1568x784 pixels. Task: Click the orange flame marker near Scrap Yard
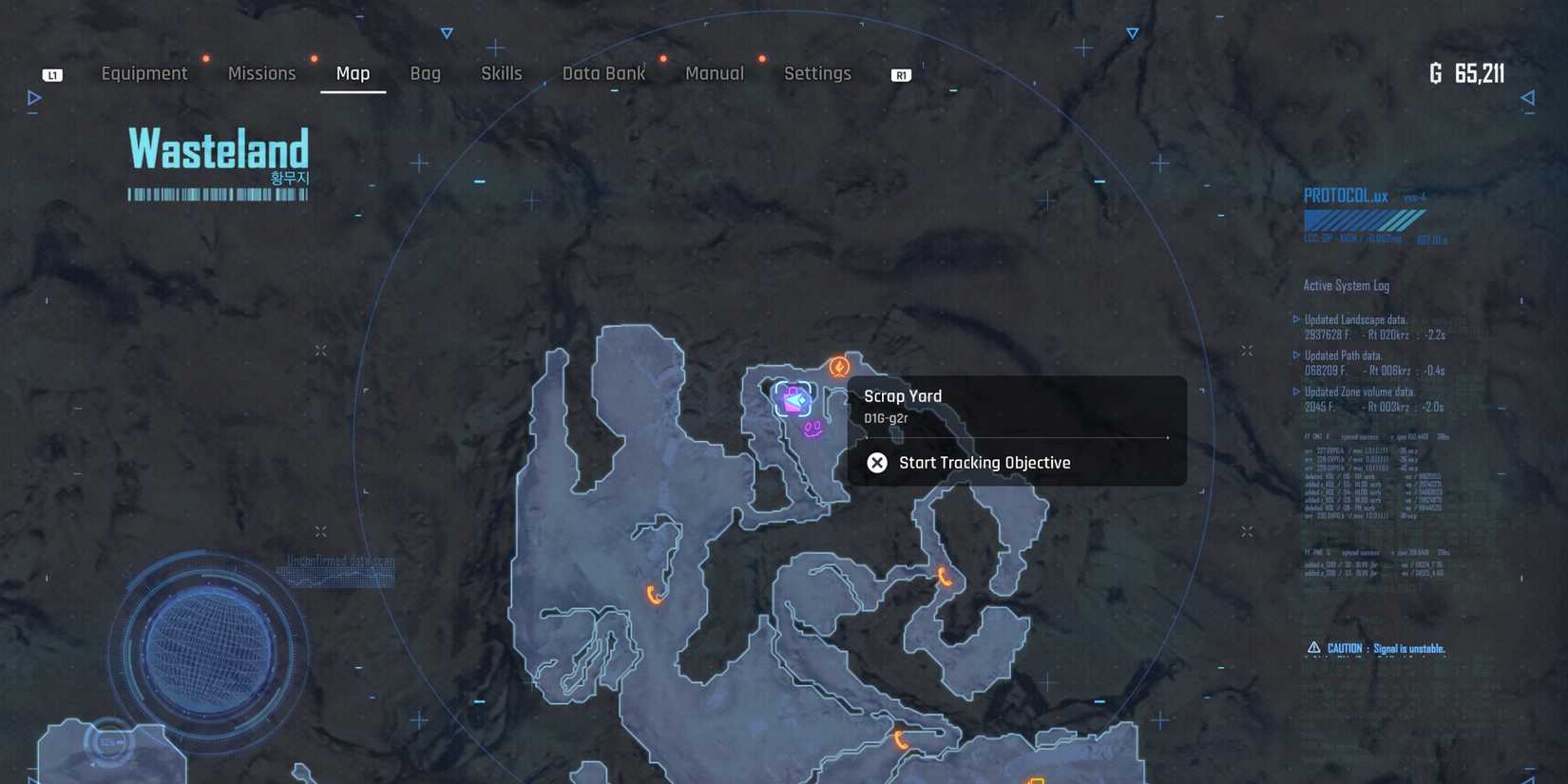click(x=839, y=367)
